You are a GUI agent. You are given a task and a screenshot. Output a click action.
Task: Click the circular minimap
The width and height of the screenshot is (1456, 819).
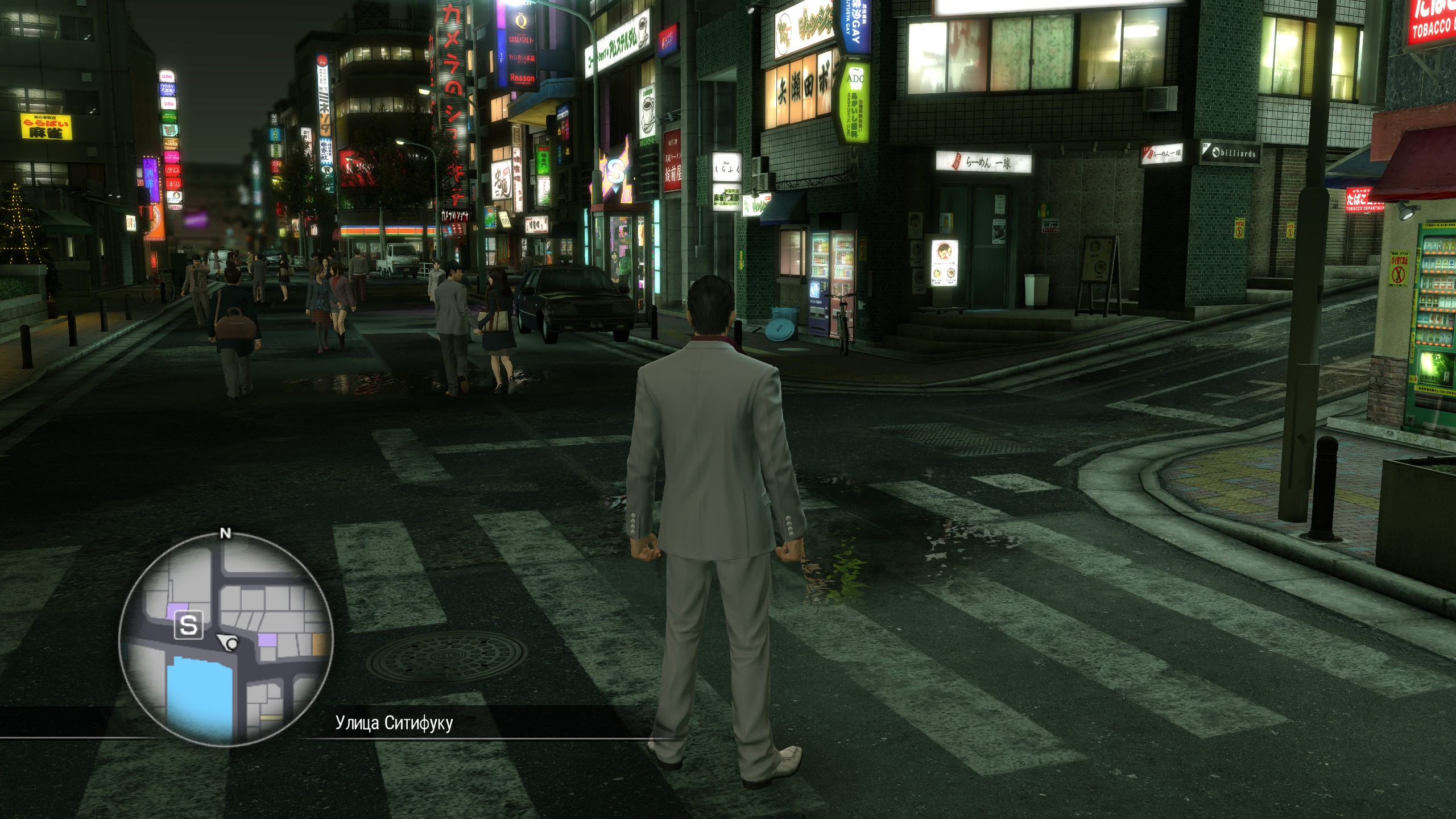click(226, 640)
